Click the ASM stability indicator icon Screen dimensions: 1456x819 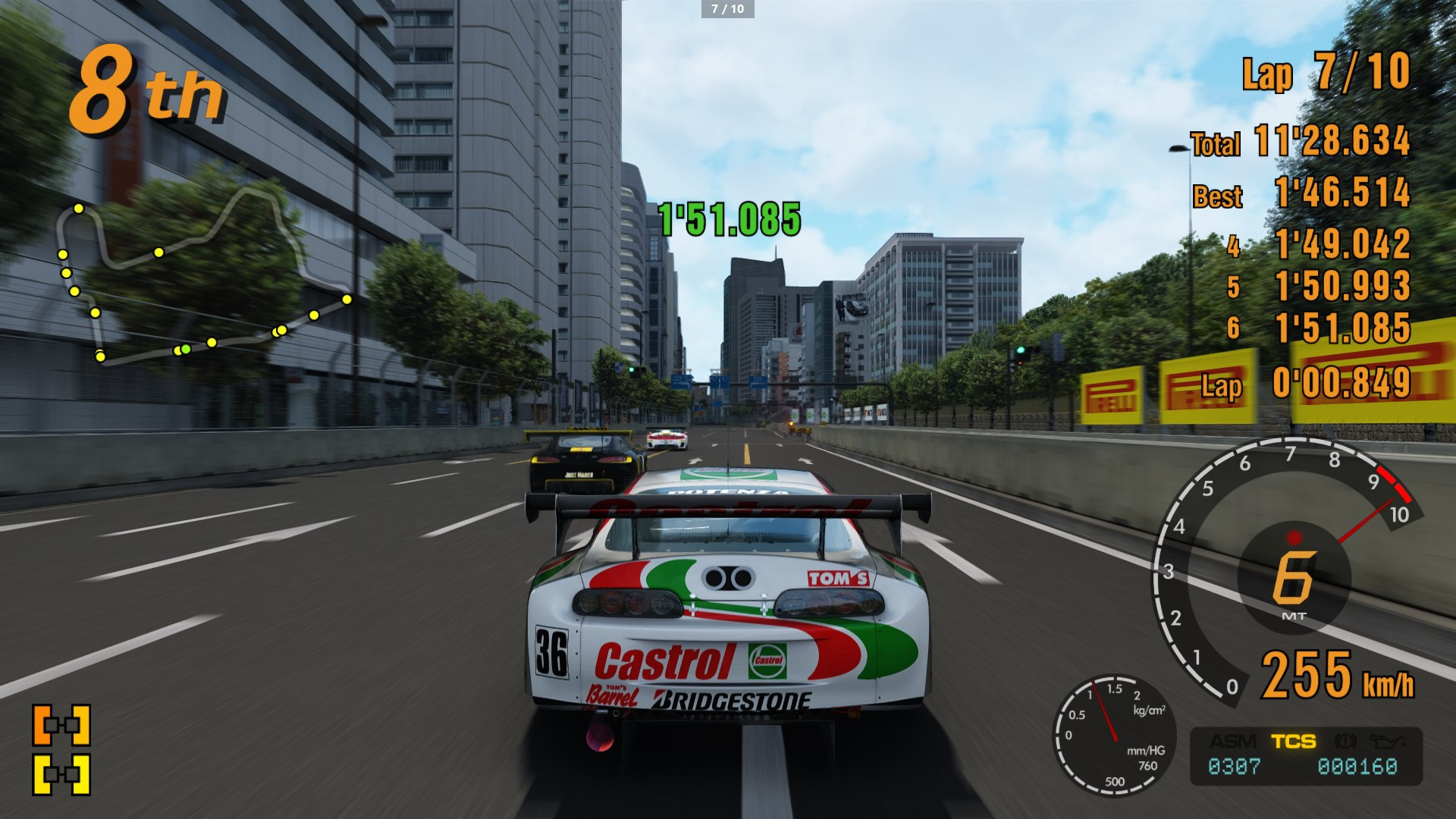pyautogui.click(x=1232, y=741)
